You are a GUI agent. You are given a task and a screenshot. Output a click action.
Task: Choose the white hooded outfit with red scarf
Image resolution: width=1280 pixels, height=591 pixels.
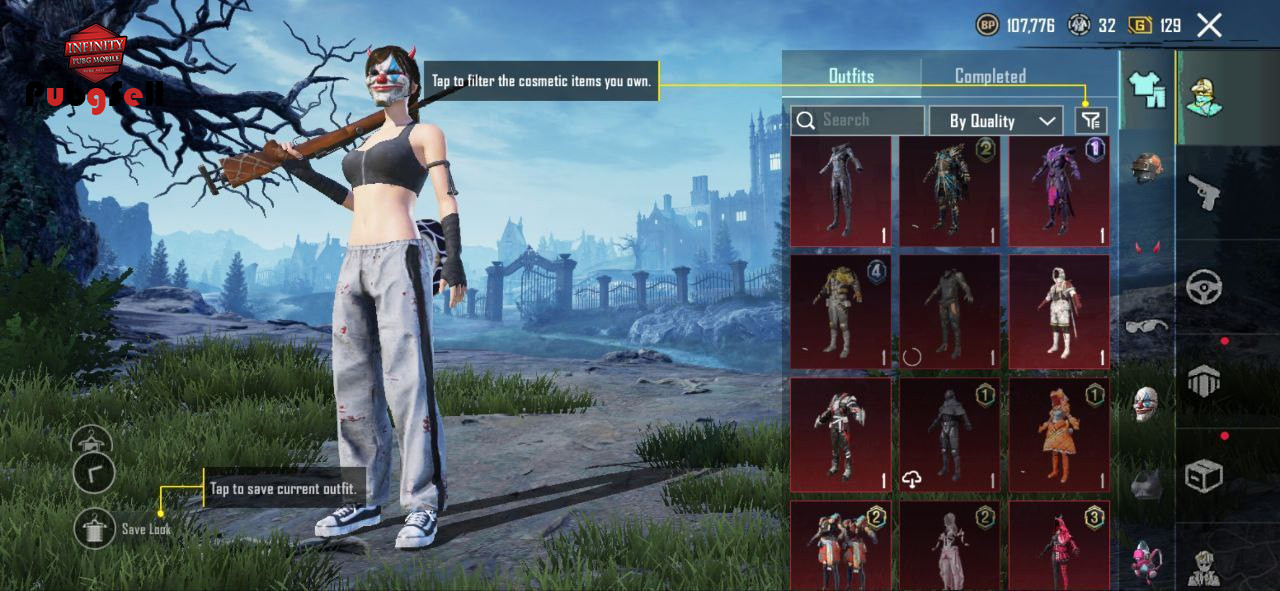click(x=1058, y=310)
